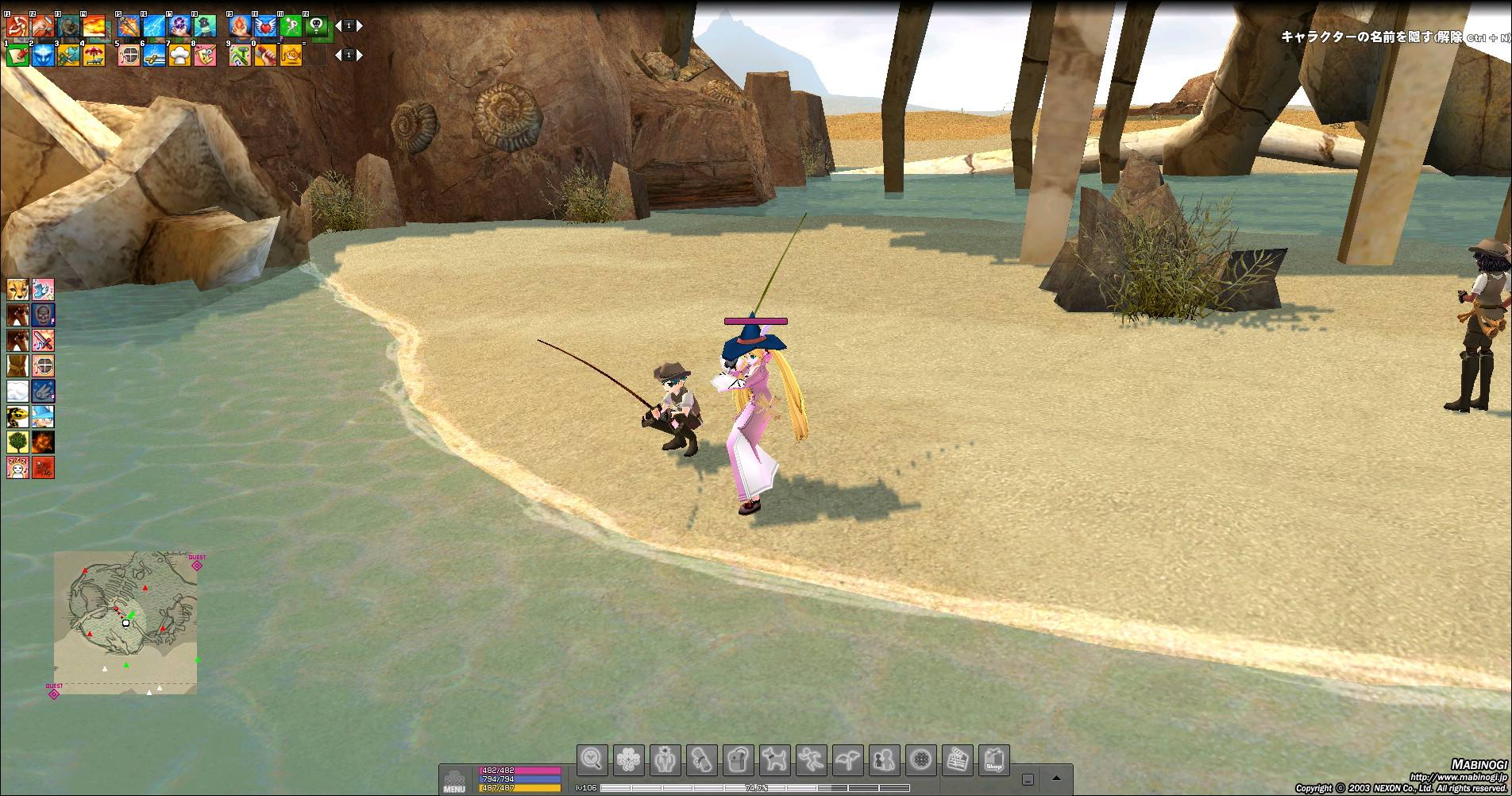Advance the top hotbar page with right arrow
The width and height of the screenshot is (1512, 796).
(x=360, y=26)
